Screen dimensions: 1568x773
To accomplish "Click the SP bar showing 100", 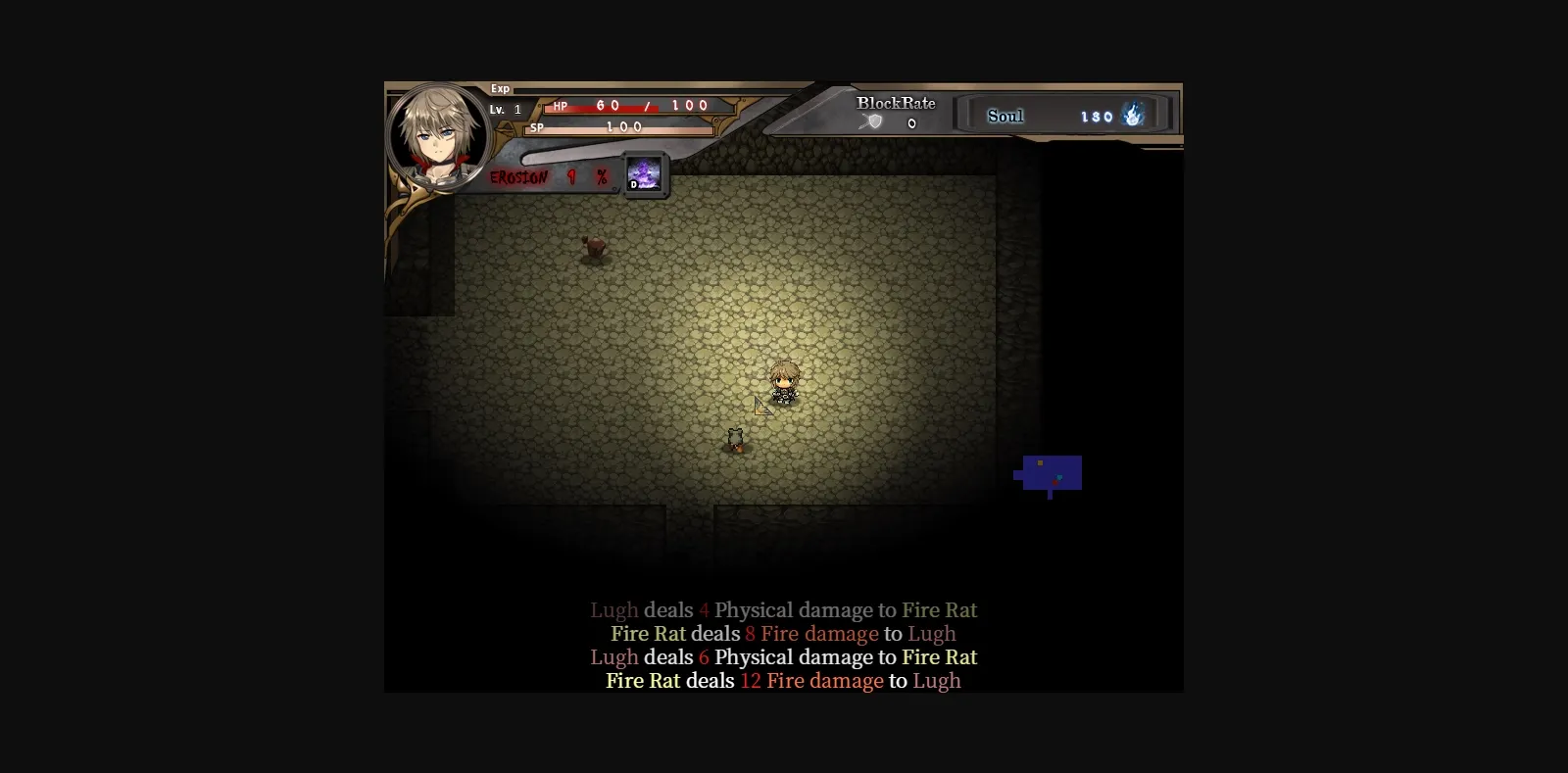I will coord(620,126).
